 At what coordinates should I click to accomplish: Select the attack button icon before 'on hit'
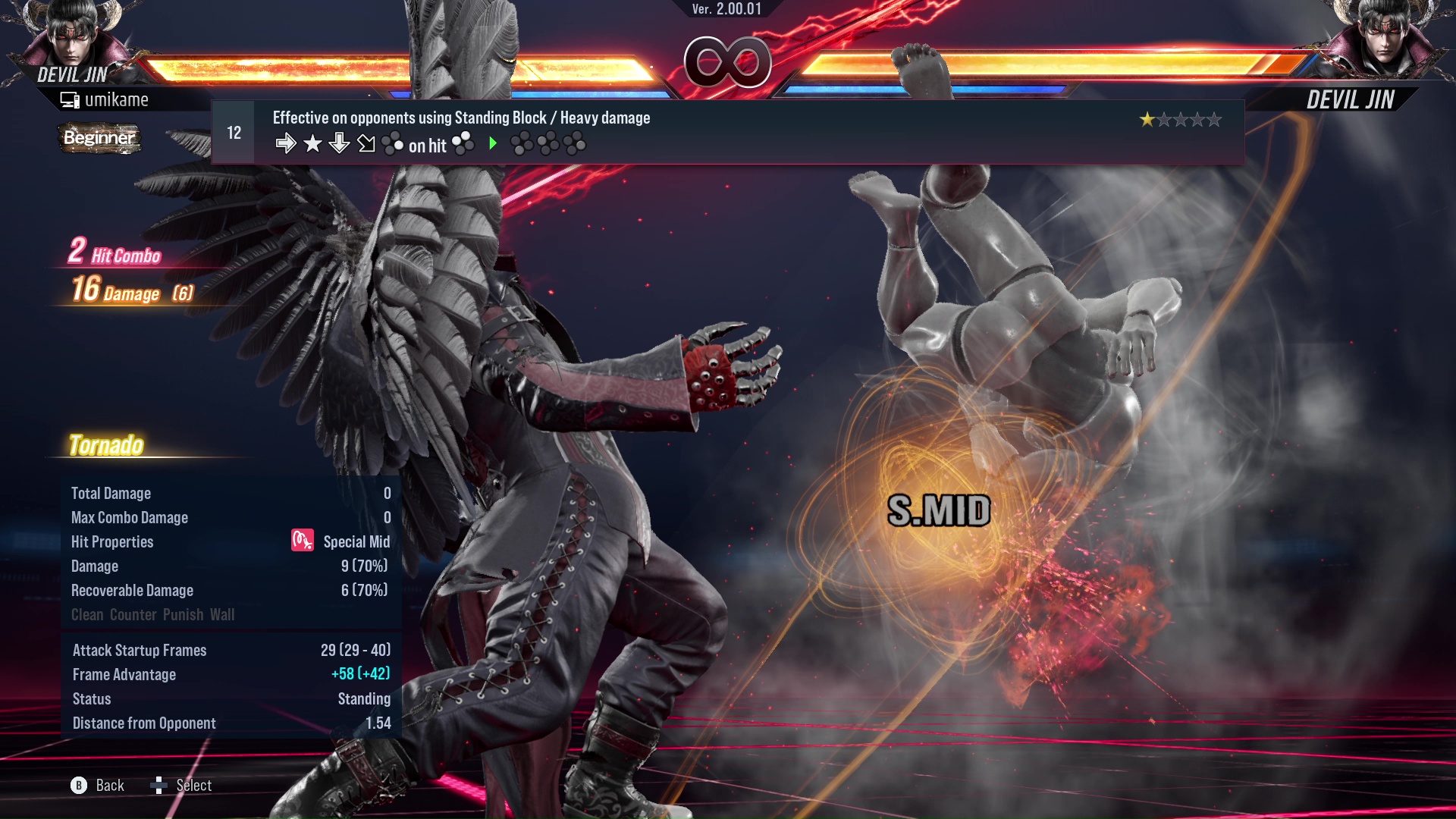tap(394, 143)
